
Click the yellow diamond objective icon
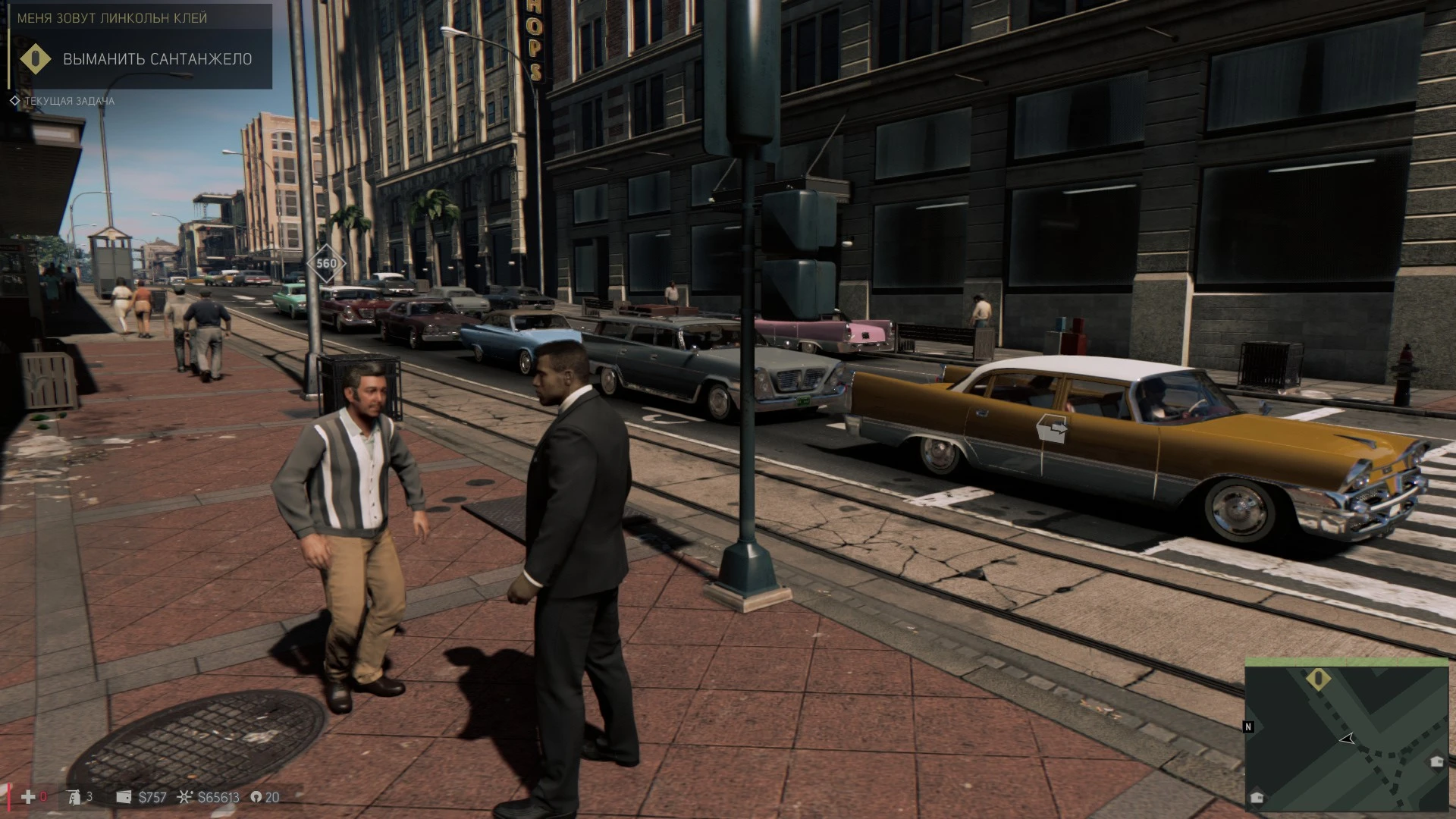[x=36, y=58]
